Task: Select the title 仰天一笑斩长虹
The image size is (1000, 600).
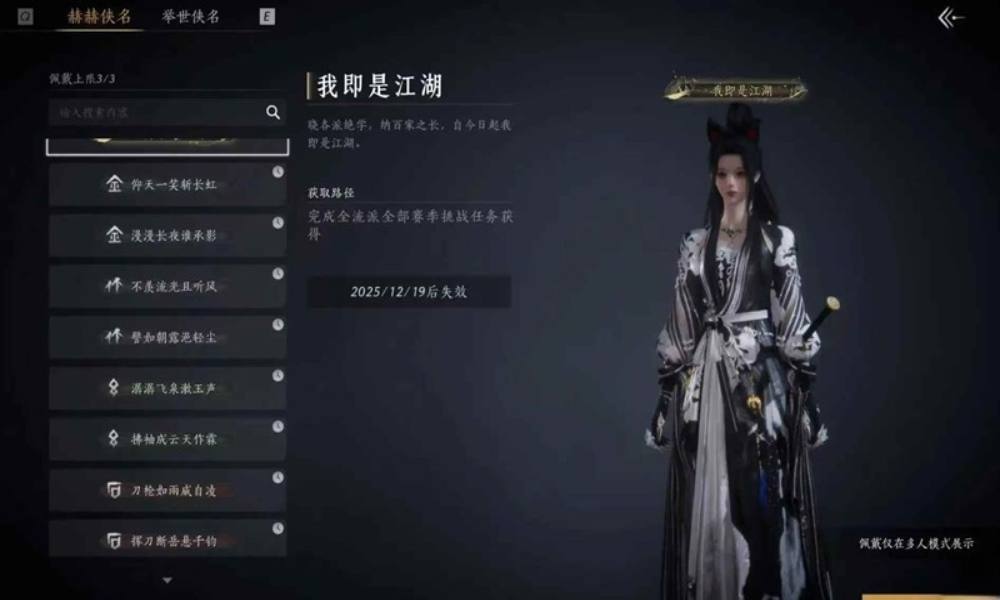Action: pyautogui.click(x=168, y=185)
